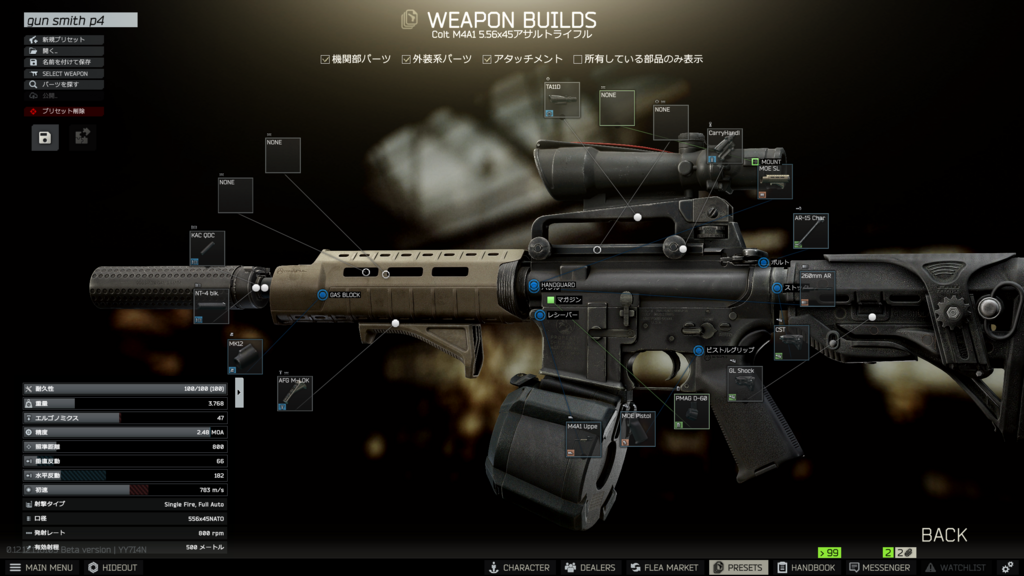
Task: Toggle the 機関部パーツ checkbox
Action: (x=325, y=60)
